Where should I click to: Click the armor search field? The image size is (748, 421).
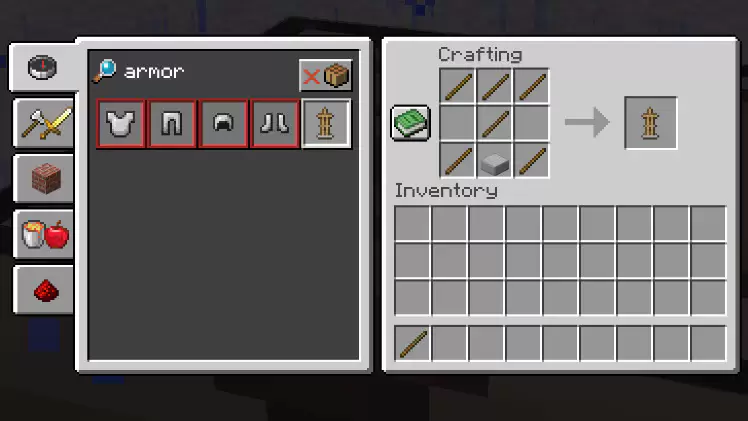coord(200,73)
